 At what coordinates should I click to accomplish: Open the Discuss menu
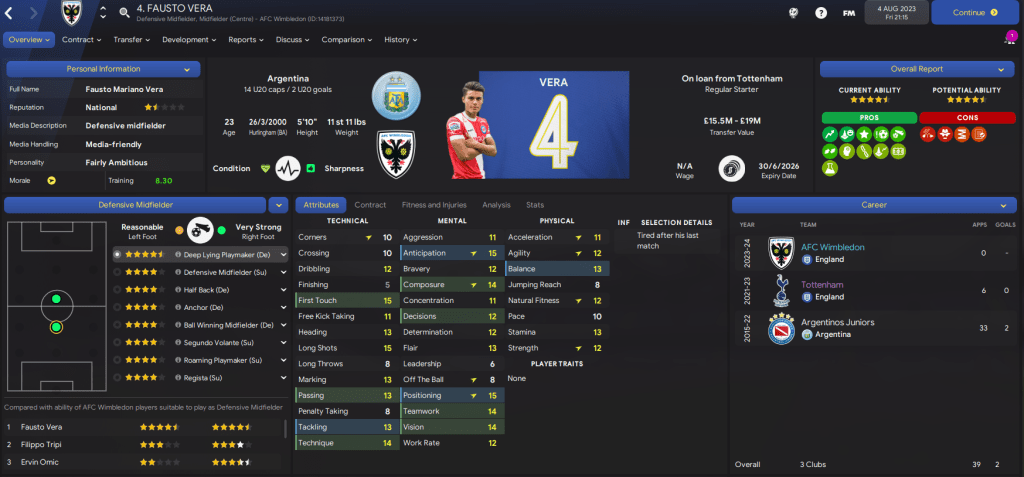(292, 40)
